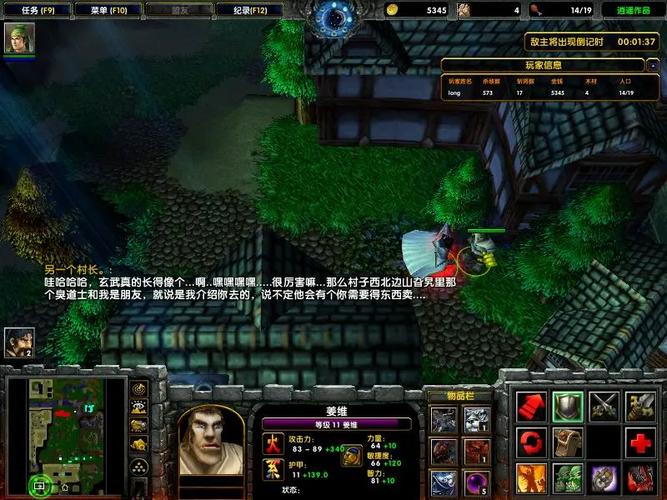Click the 姜维 hero portrait
Viewport: 667px width, 500px height.
(x=212, y=440)
